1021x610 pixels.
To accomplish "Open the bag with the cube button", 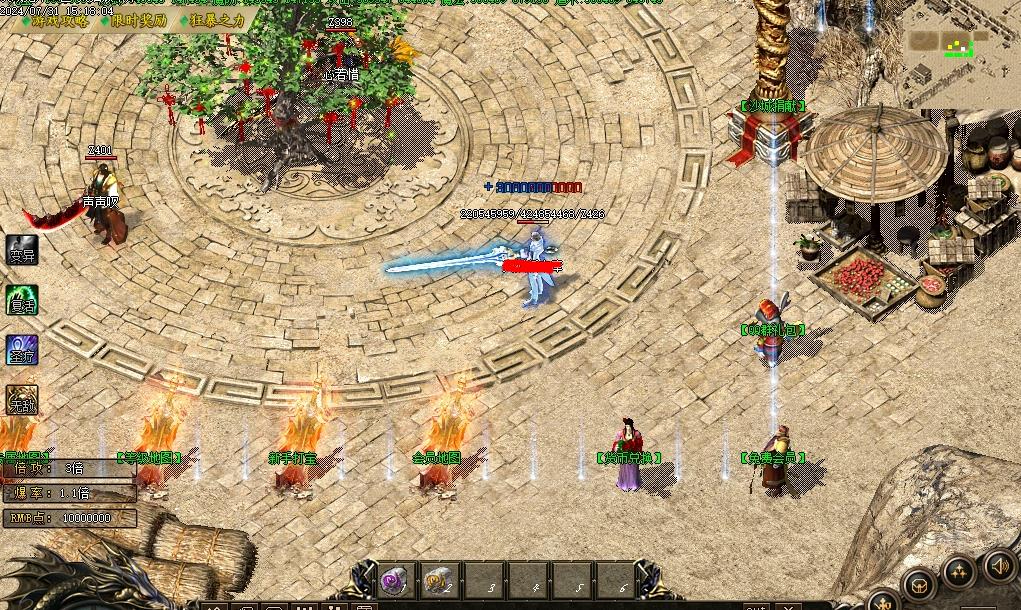I will pos(919,585).
